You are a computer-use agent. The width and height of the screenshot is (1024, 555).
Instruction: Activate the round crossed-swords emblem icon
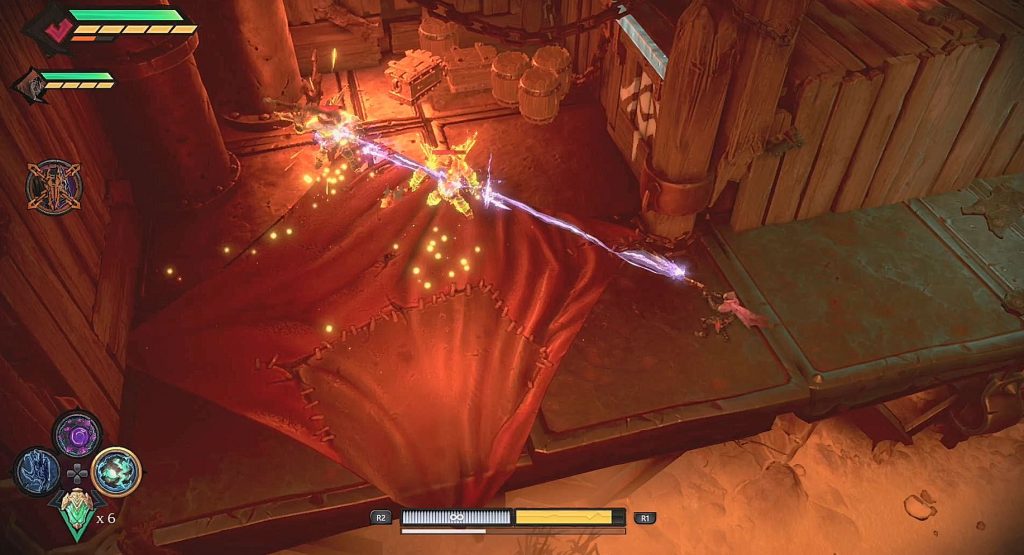point(53,187)
